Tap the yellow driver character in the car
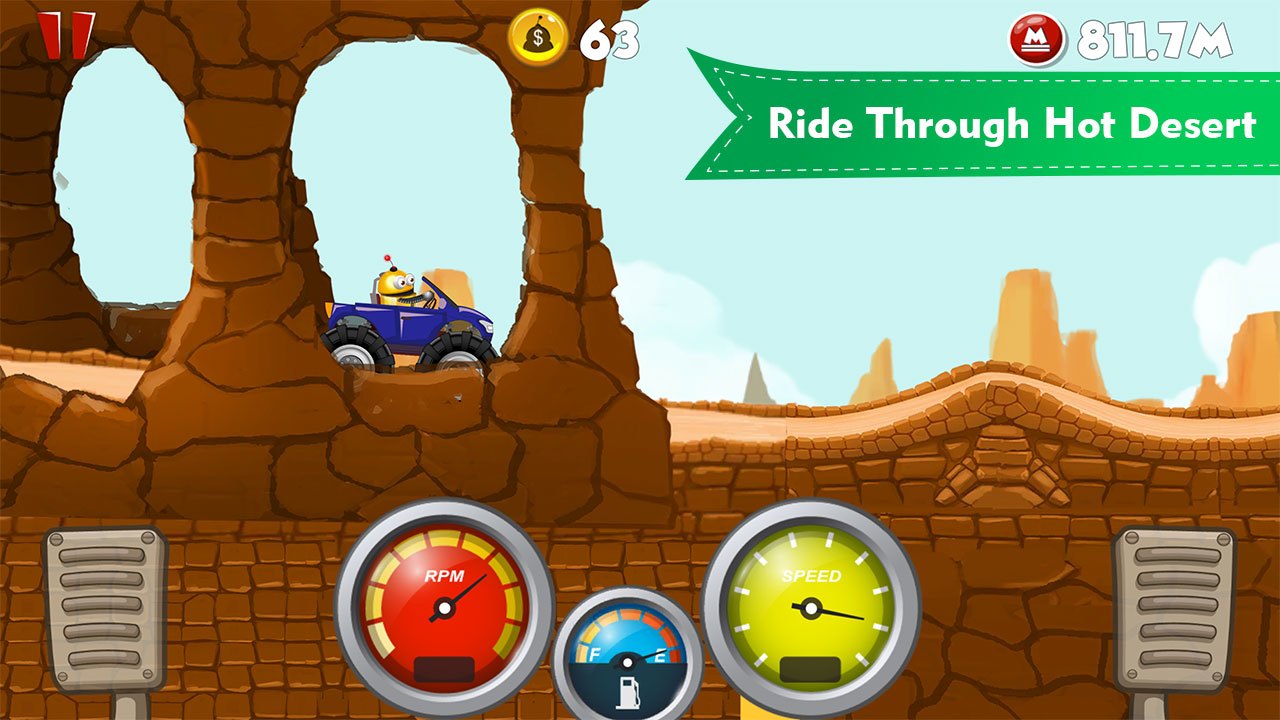The height and width of the screenshot is (720, 1280). (398, 285)
